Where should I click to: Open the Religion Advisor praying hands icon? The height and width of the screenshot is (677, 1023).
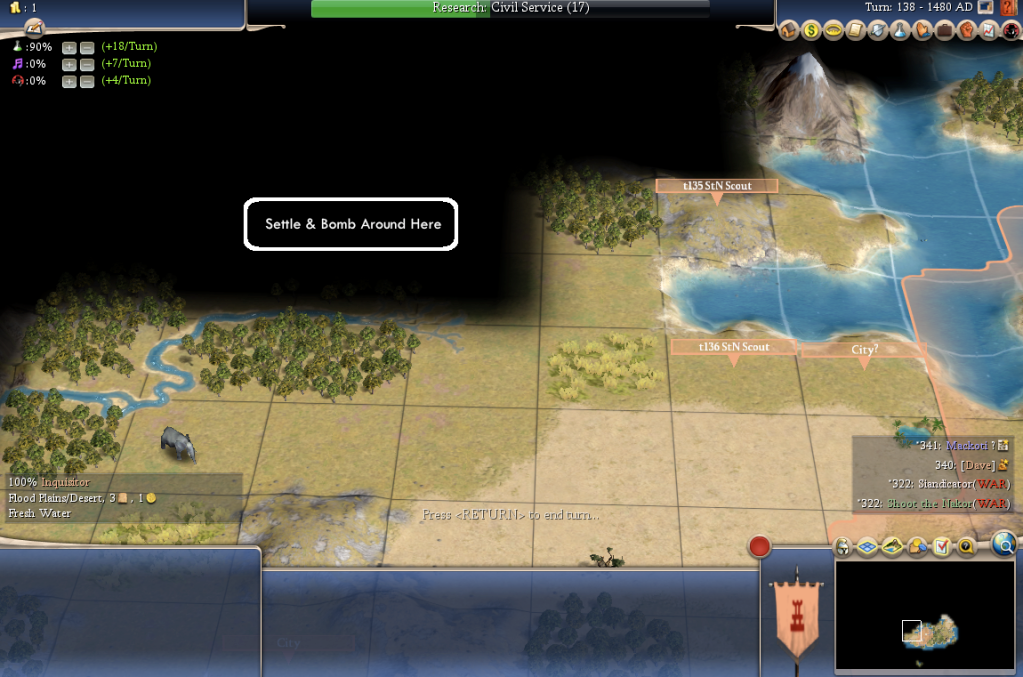point(921,31)
